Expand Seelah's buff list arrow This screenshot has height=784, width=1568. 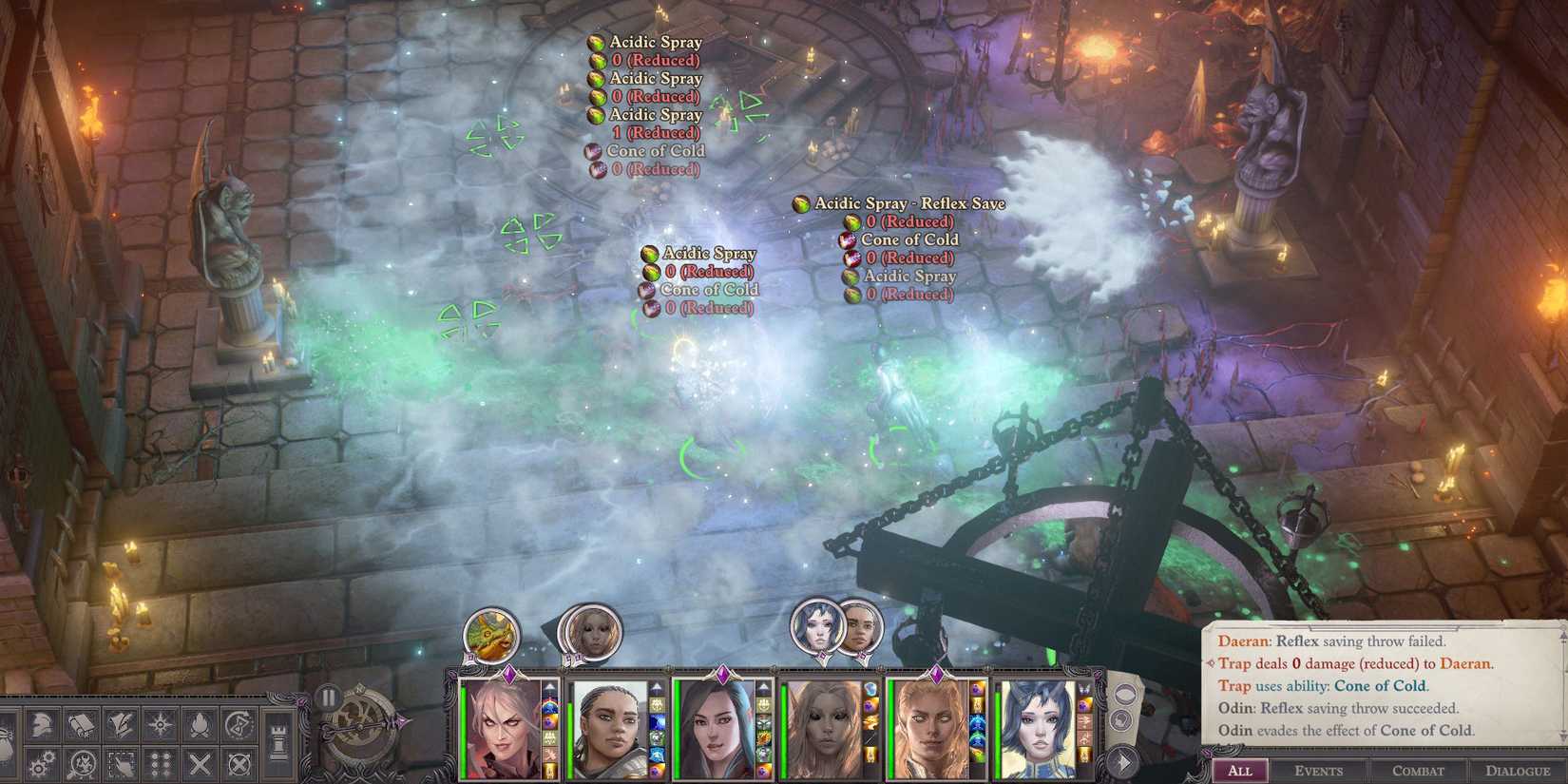pos(655,684)
